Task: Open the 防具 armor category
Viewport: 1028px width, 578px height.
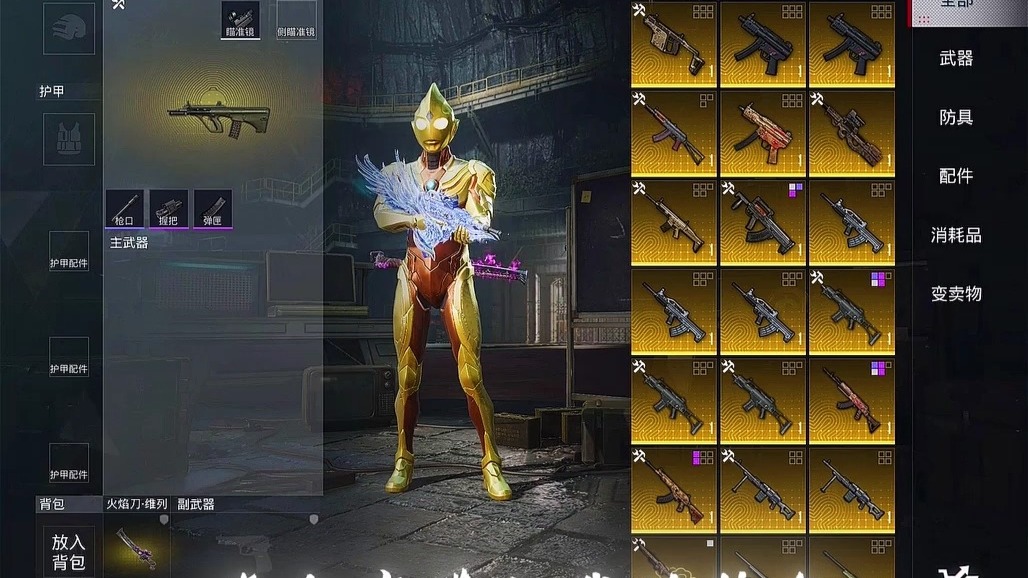Action: point(956,117)
